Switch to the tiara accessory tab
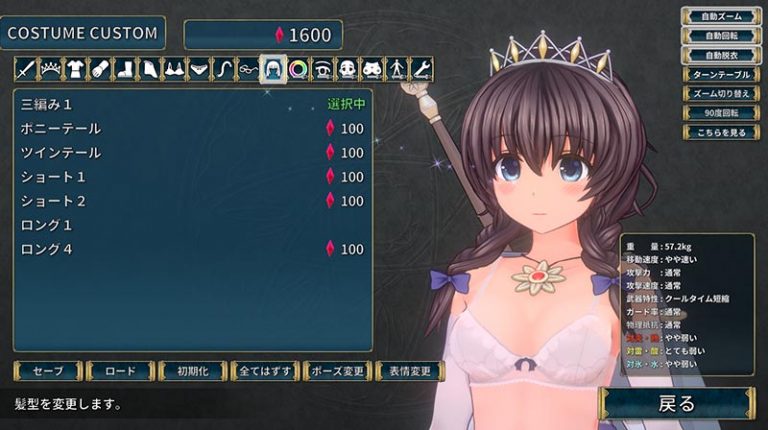This screenshot has height=430, width=768. coord(50,69)
